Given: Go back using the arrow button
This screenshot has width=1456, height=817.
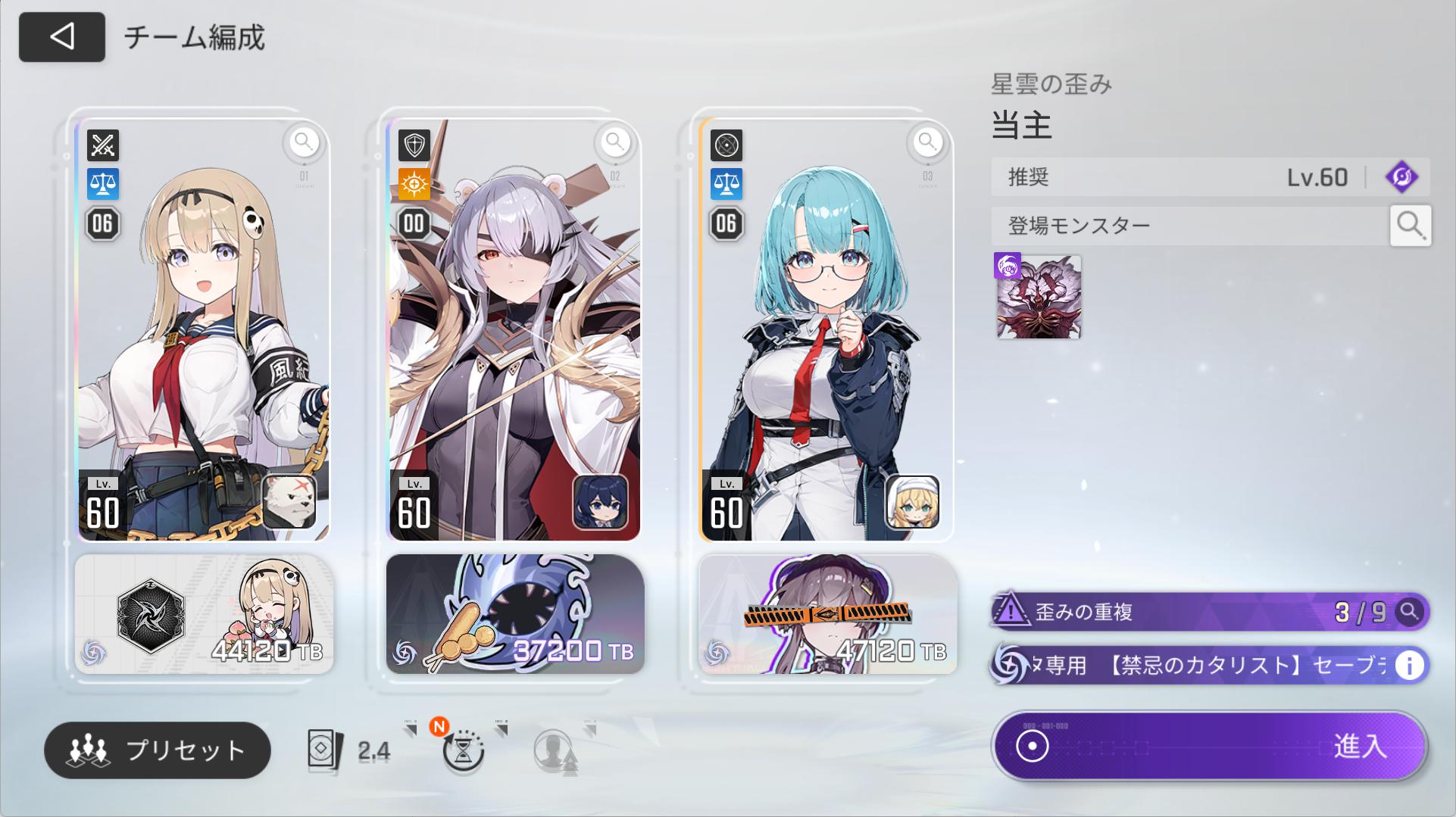Looking at the screenshot, I should (x=62, y=37).
